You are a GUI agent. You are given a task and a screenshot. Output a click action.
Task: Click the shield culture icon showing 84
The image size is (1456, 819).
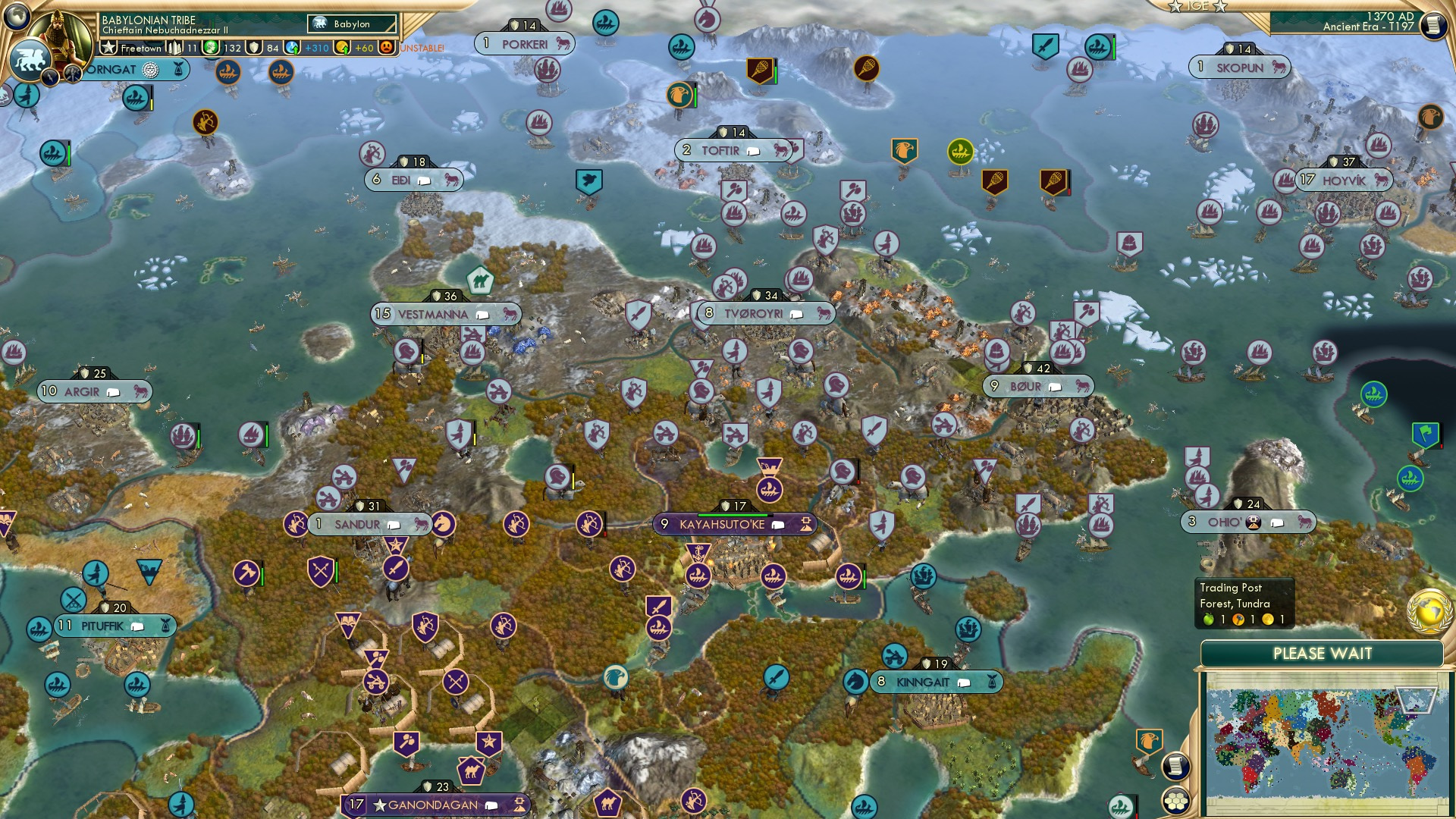click(254, 49)
